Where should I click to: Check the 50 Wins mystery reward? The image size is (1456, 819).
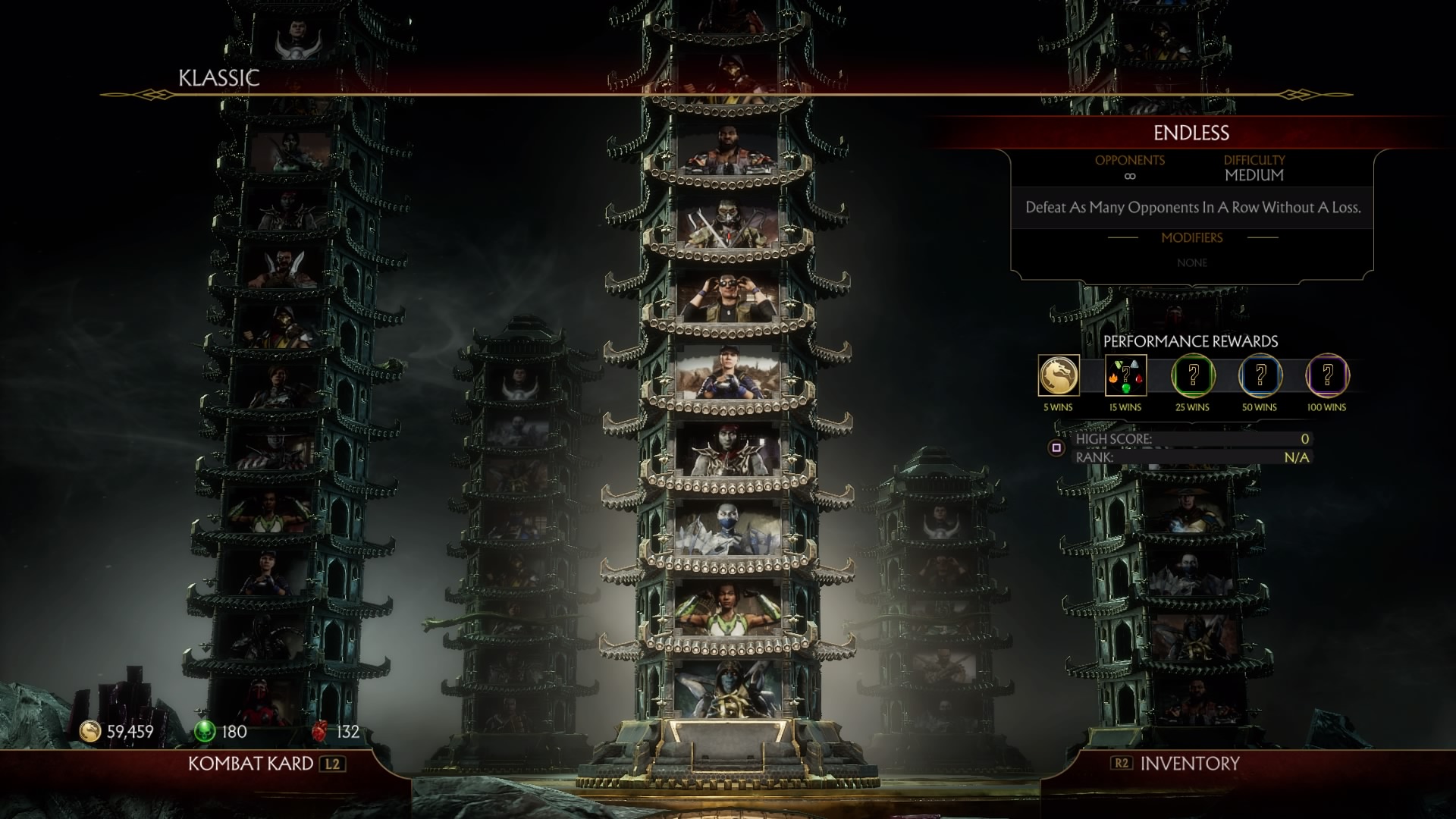click(1260, 376)
